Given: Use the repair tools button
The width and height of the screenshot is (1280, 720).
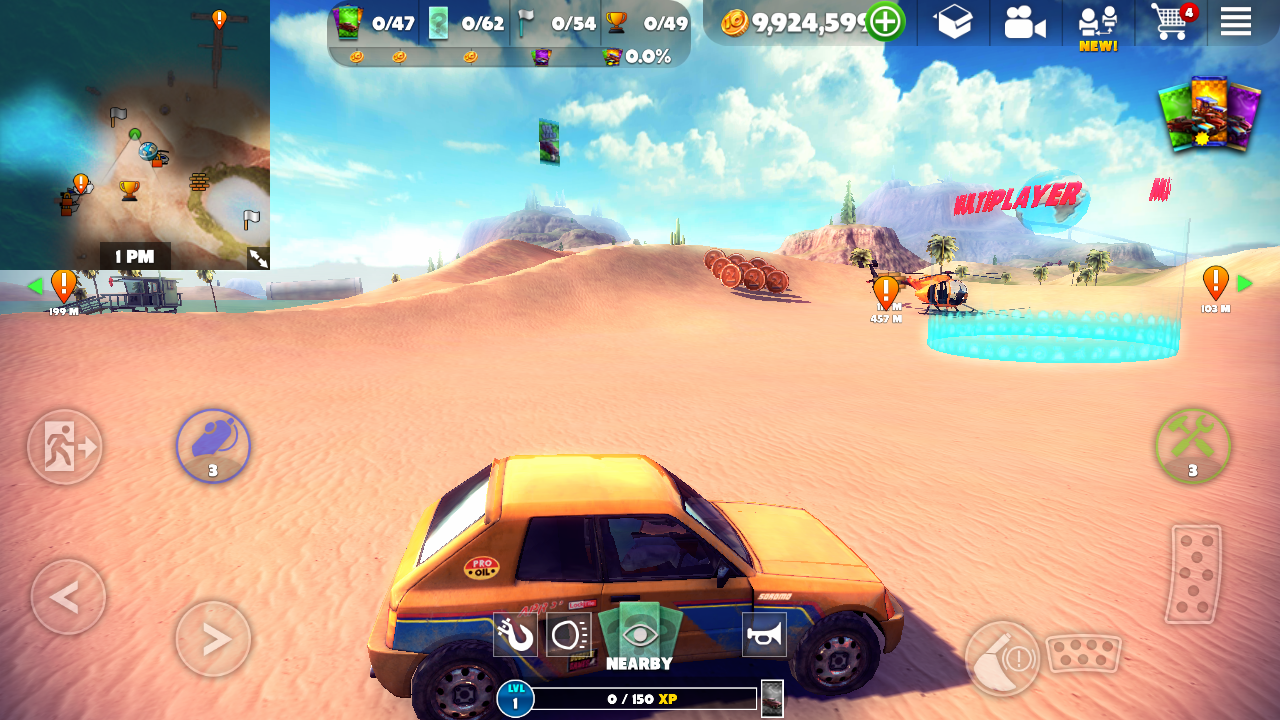Looking at the screenshot, I should (x=1192, y=446).
